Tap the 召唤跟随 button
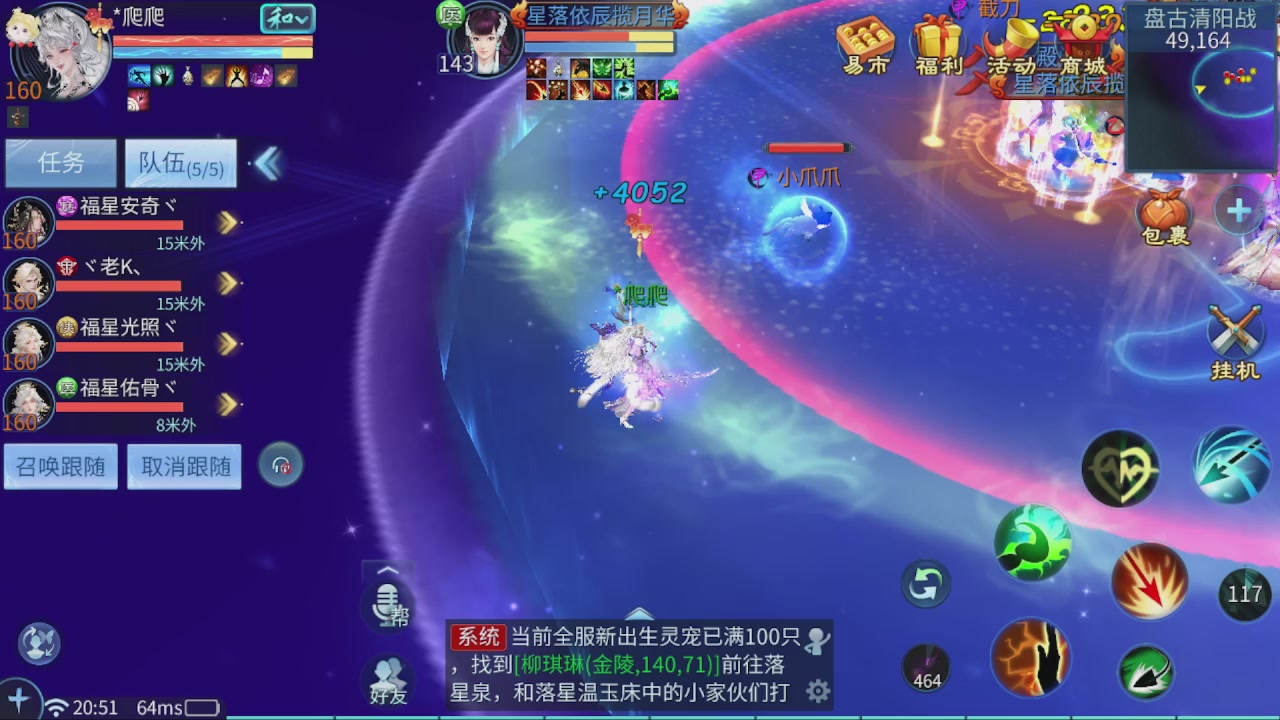Viewport: 1280px width, 720px height. (60, 466)
